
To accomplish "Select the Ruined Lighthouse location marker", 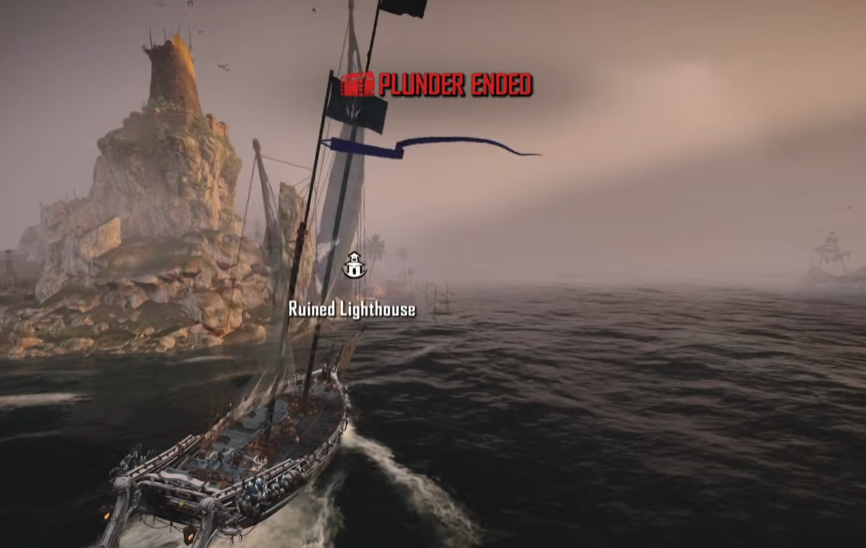I will pyautogui.click(x=354, y=266).
